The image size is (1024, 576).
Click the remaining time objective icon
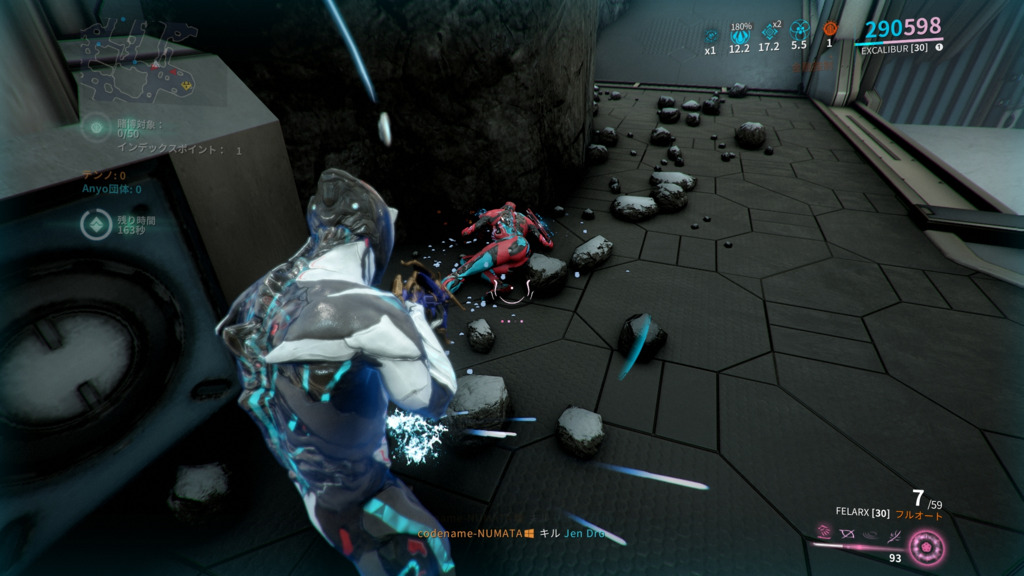click(94, 225)
